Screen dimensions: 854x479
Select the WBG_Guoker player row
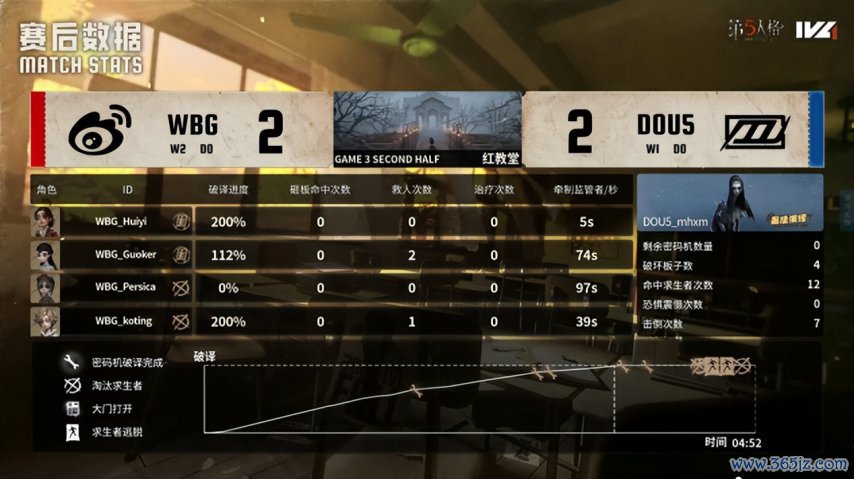[330, 255]
